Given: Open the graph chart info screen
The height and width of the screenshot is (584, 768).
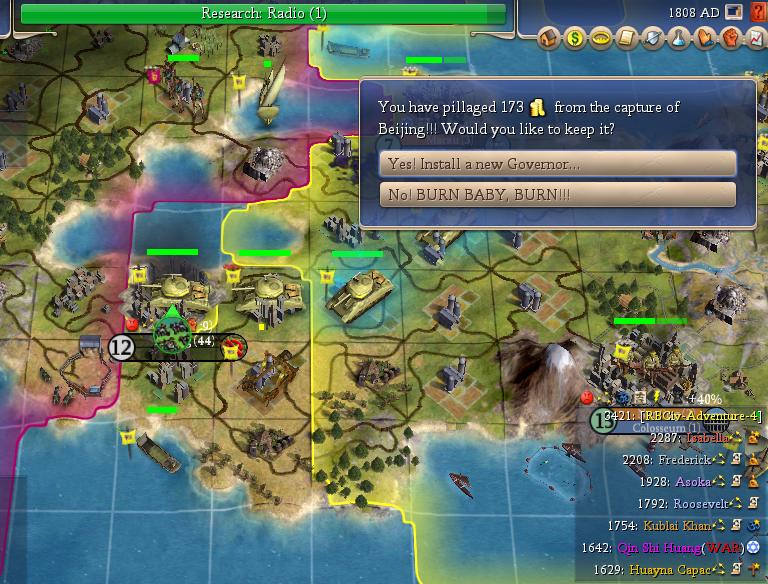Looking at the screenshot, I should click(x=756, y=39).
